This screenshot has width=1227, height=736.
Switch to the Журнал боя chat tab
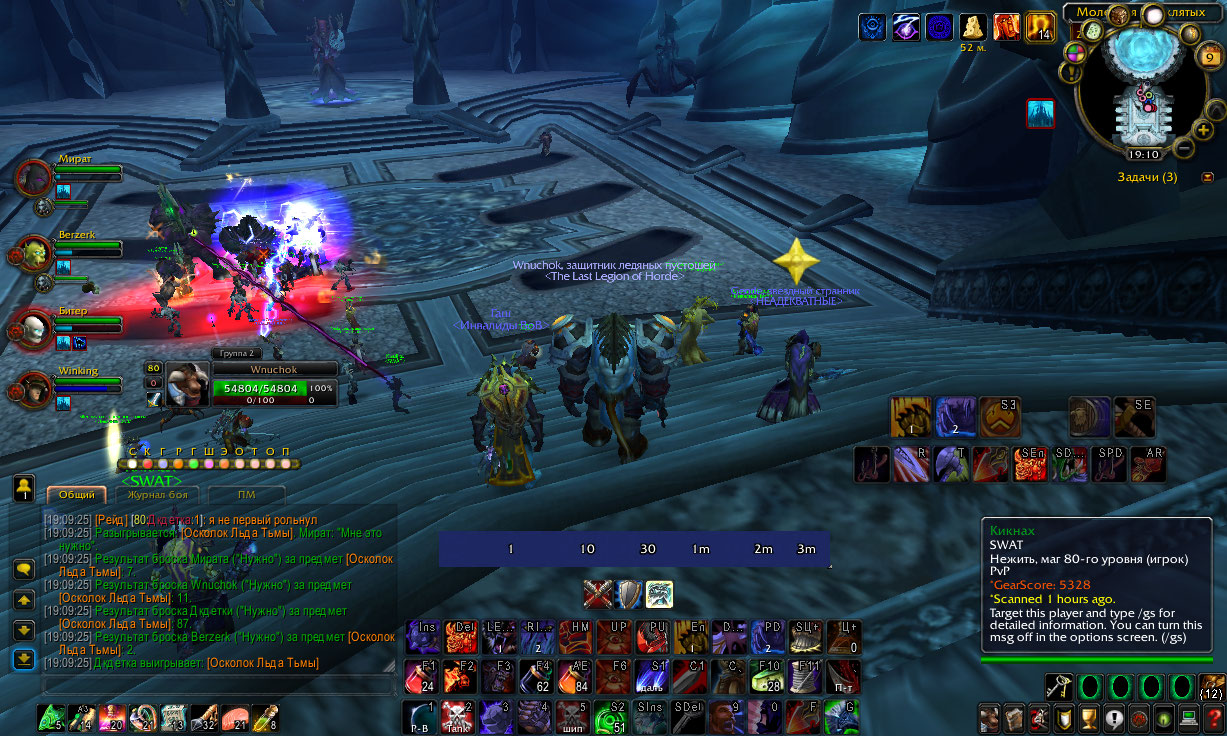pos(156,494)
